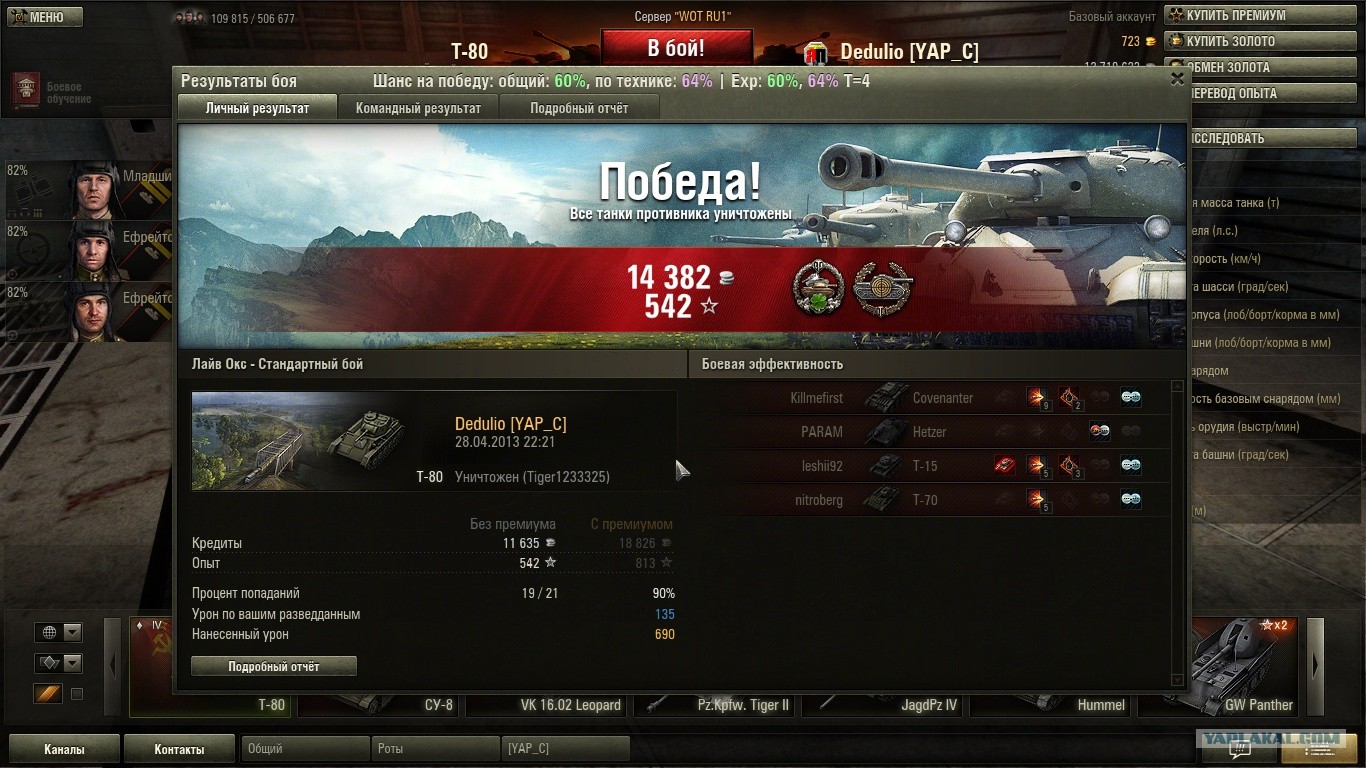Screen dimensions: 1366x768
Task: Start a battle with В бой!
Action: [676, 48]
